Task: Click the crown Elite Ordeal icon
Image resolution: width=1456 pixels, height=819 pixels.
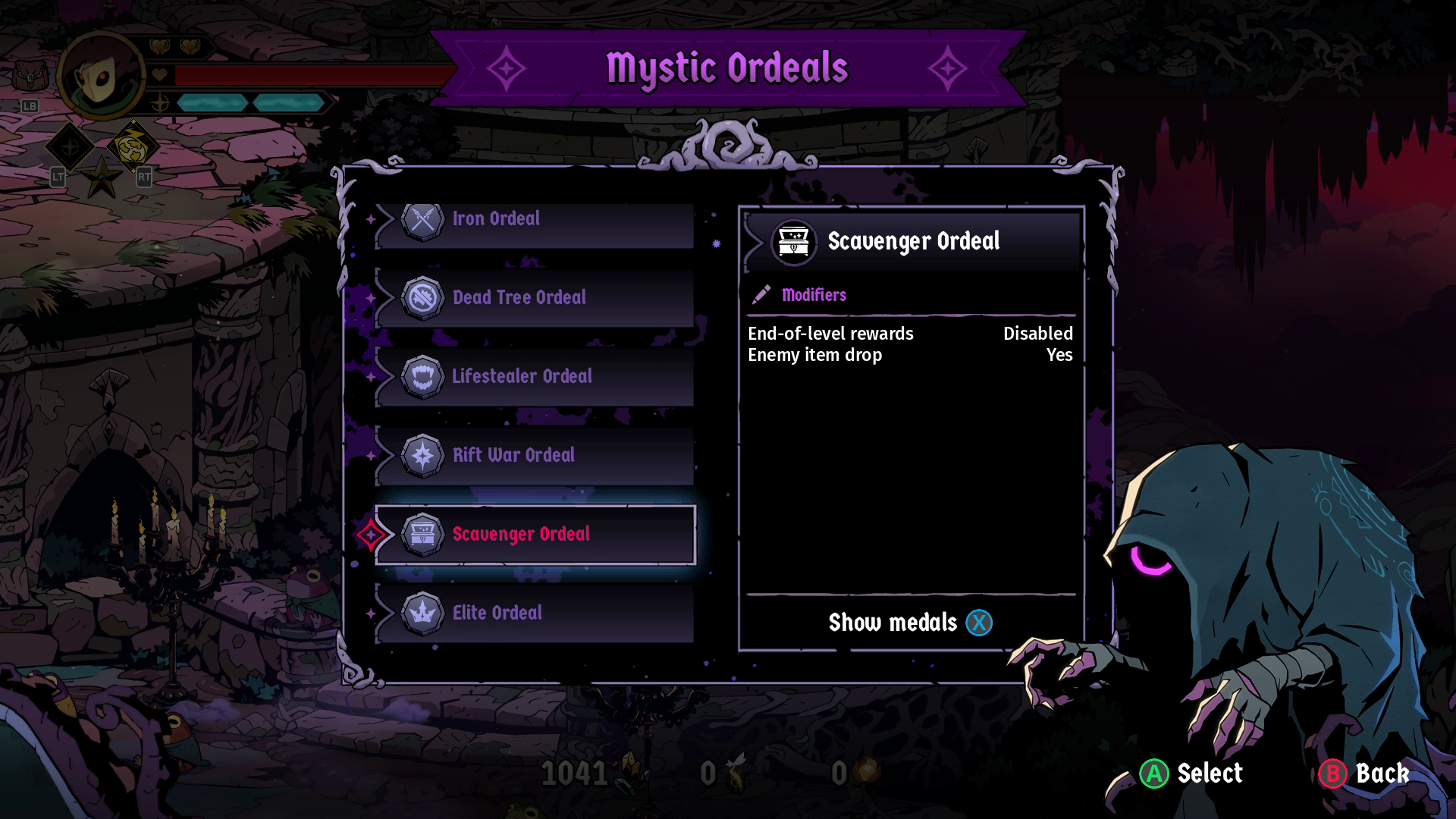Action: pos(423,613)
